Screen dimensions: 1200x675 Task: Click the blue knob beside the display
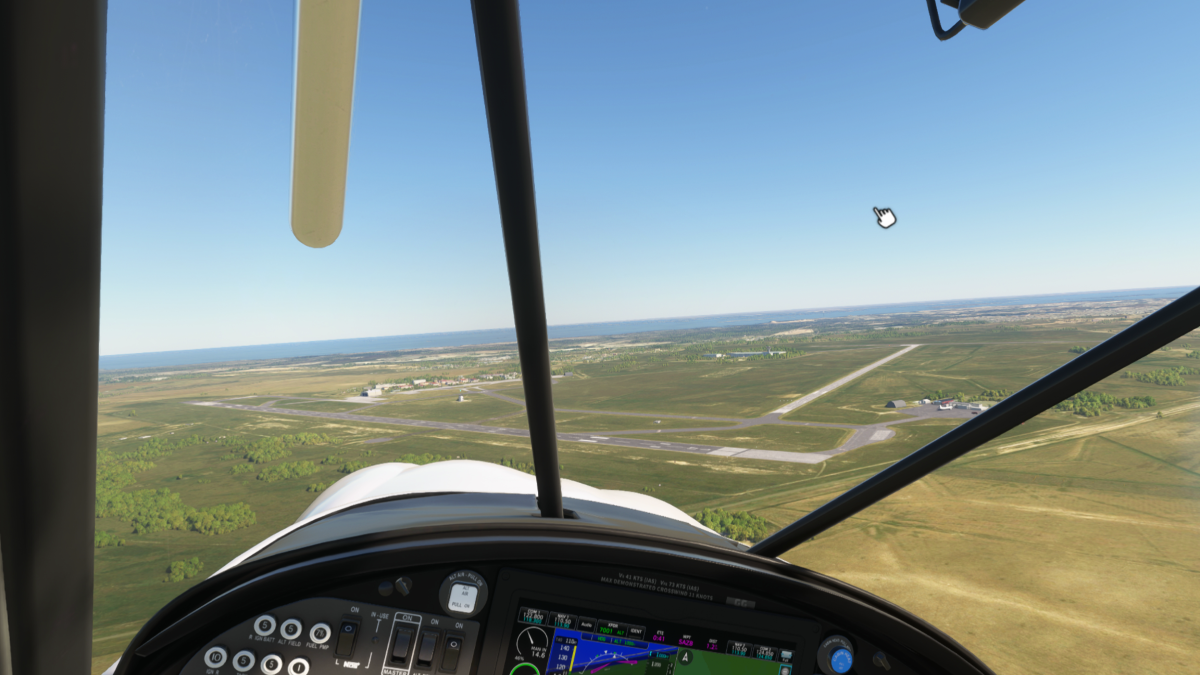(x=840, y=659)
